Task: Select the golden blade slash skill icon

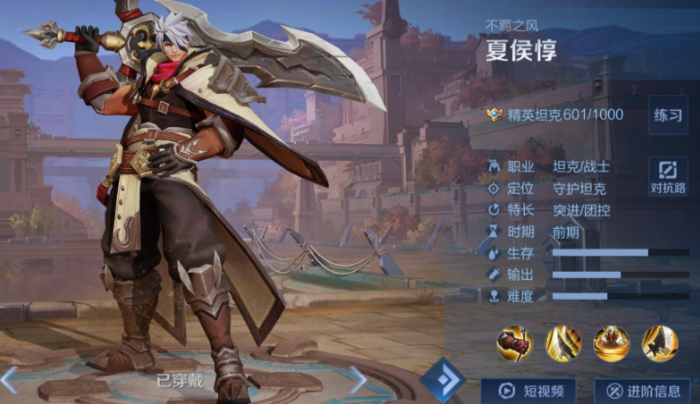Action: pyautogui.click(x=563, y=343)
